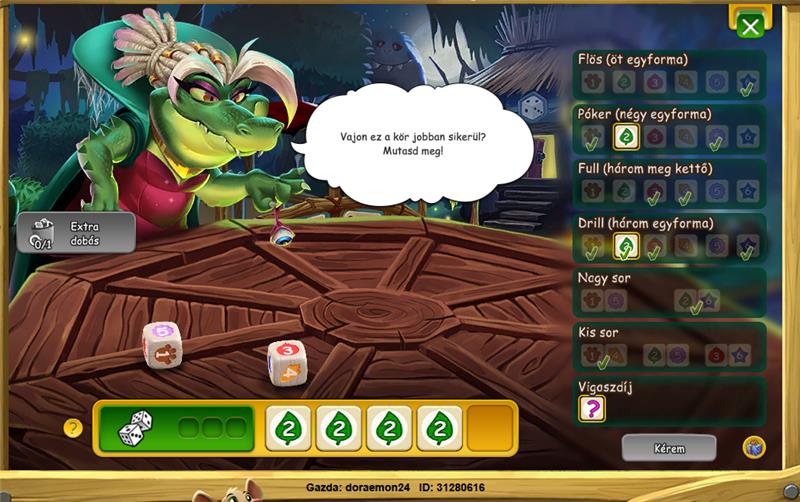Use the Extra dobás button
The width and height of the screenshot is (800, 502).
click(x=76, y=232)
